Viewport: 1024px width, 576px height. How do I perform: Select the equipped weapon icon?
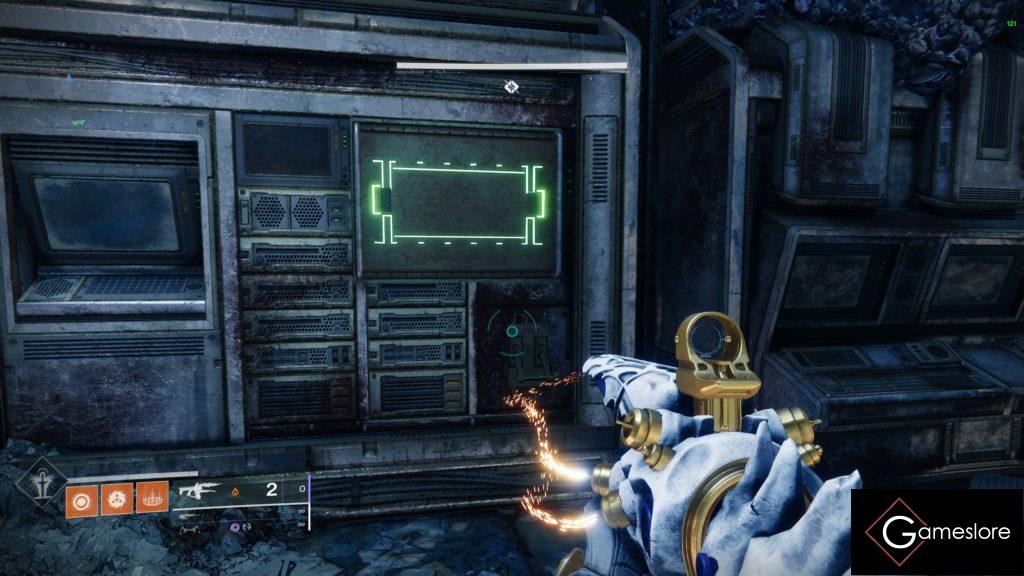click(198, 491)
